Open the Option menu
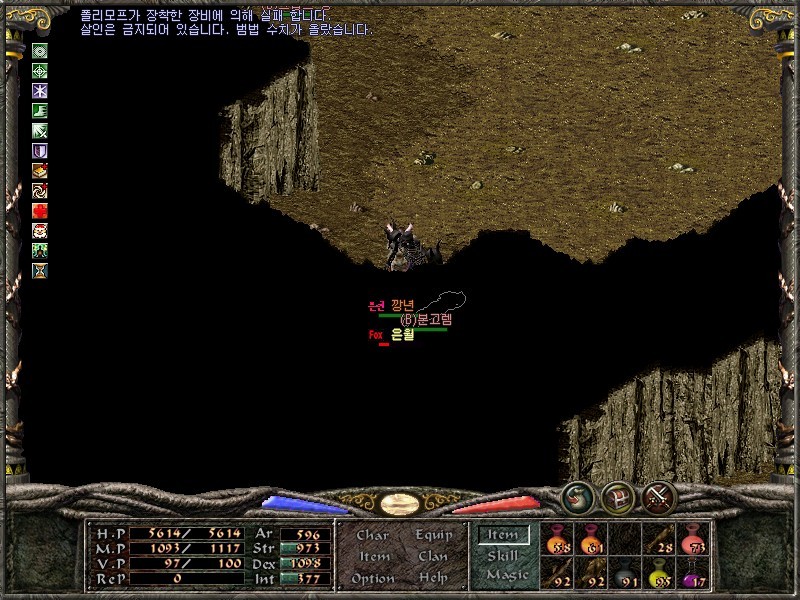The height and width of the screenshot is (600, 800). (373, 578)
